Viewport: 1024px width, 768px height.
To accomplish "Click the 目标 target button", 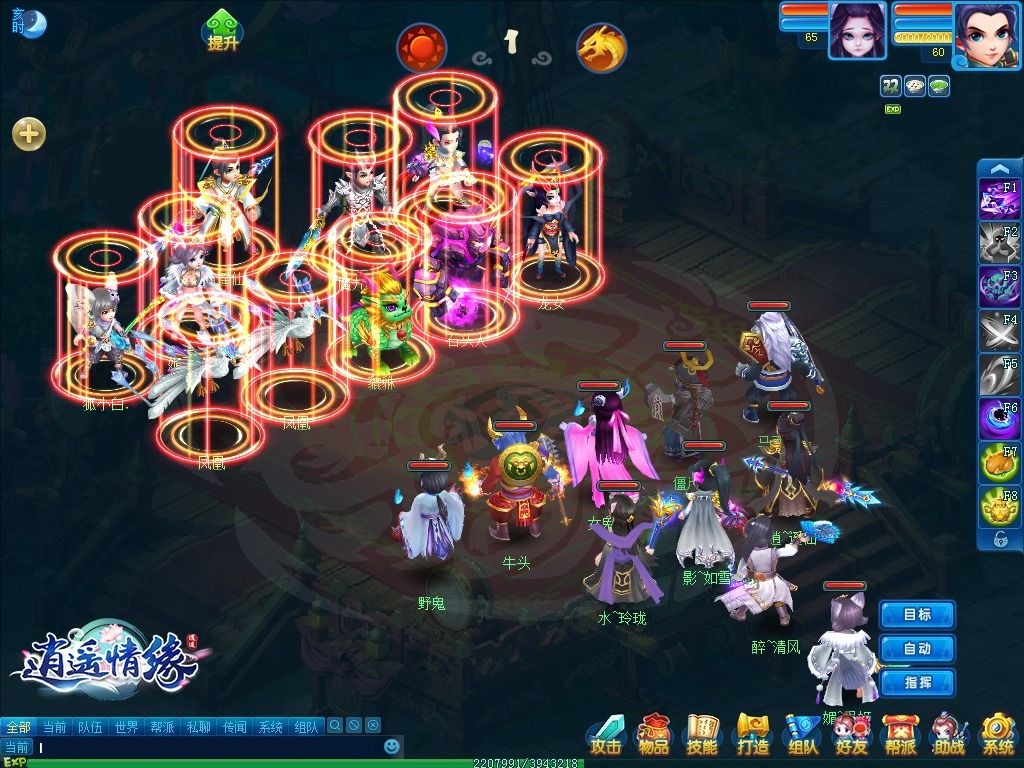I will pos(917,615).
